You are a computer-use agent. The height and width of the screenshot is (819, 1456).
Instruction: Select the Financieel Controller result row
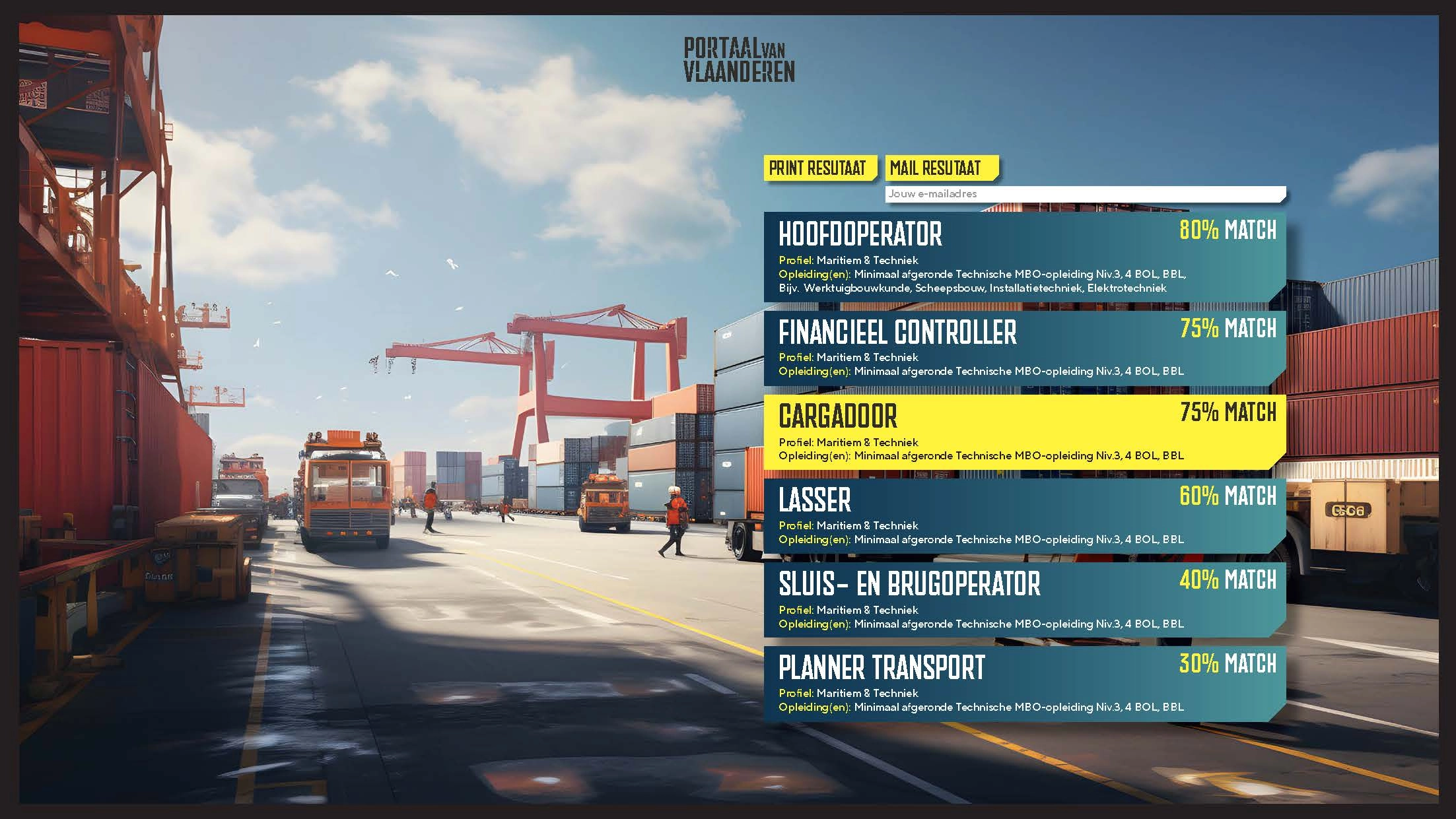click(1023, 348)
